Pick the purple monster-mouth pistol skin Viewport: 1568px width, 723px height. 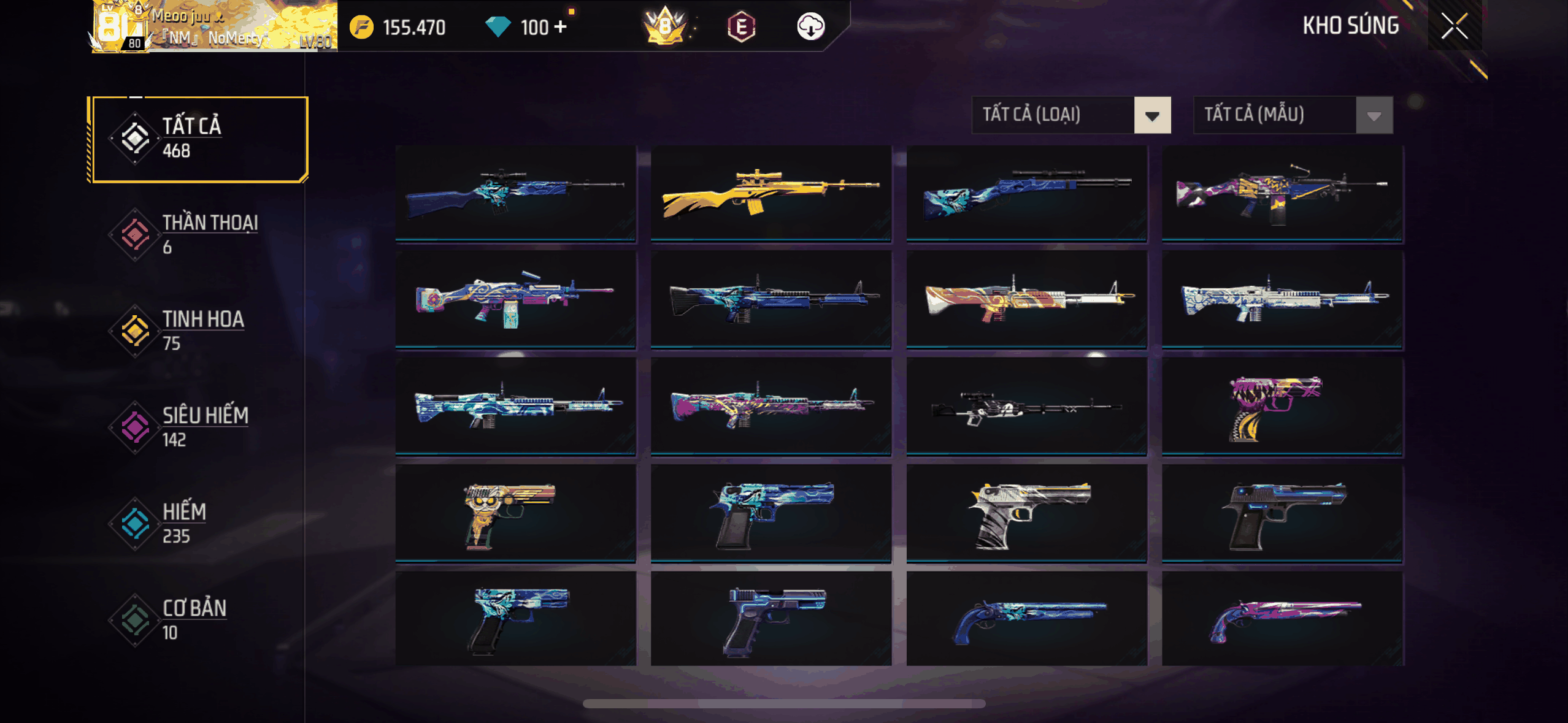(x=1282, y=407)
